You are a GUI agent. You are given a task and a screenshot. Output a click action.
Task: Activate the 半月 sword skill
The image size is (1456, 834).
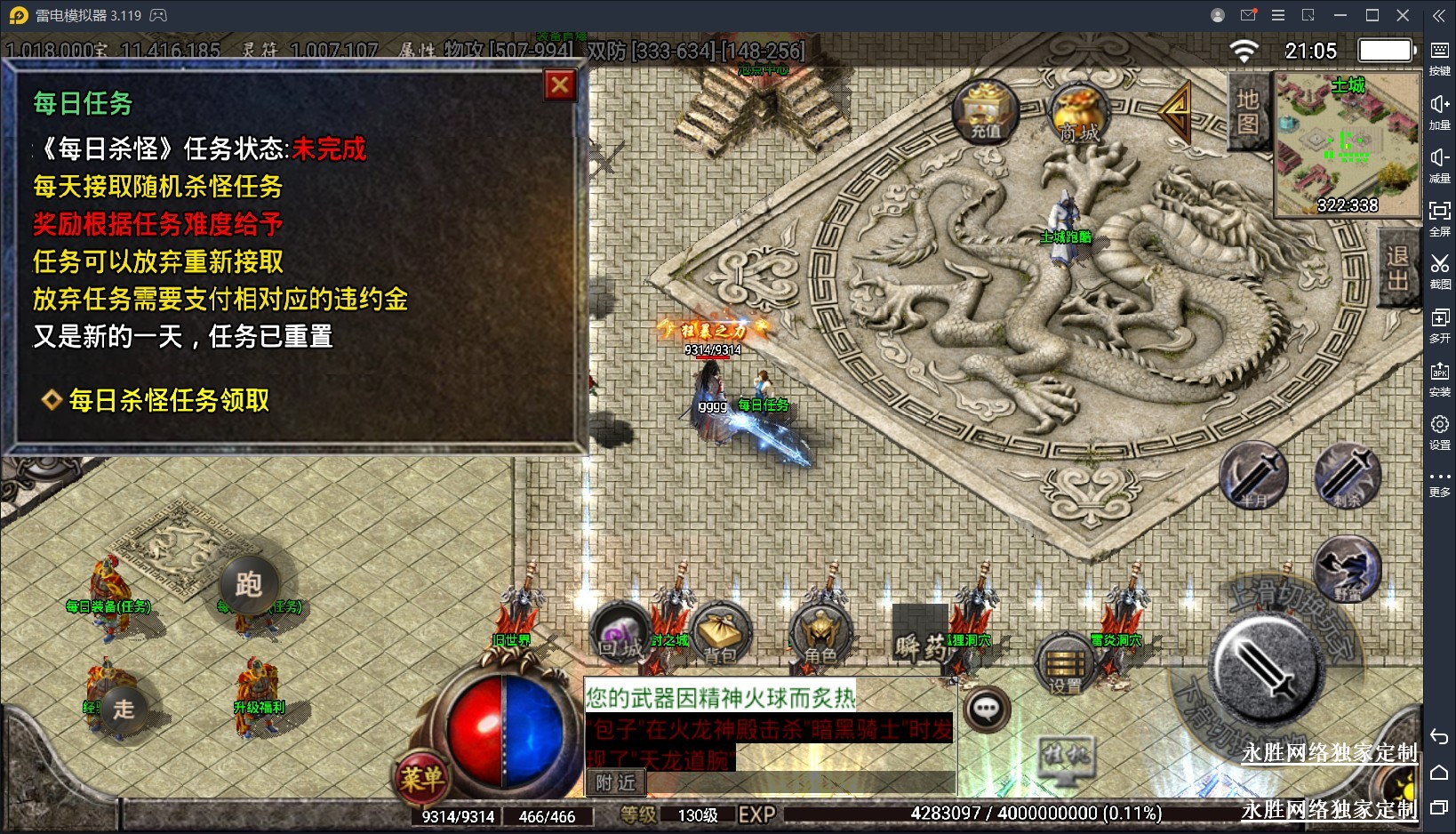tap(1253, 477)
